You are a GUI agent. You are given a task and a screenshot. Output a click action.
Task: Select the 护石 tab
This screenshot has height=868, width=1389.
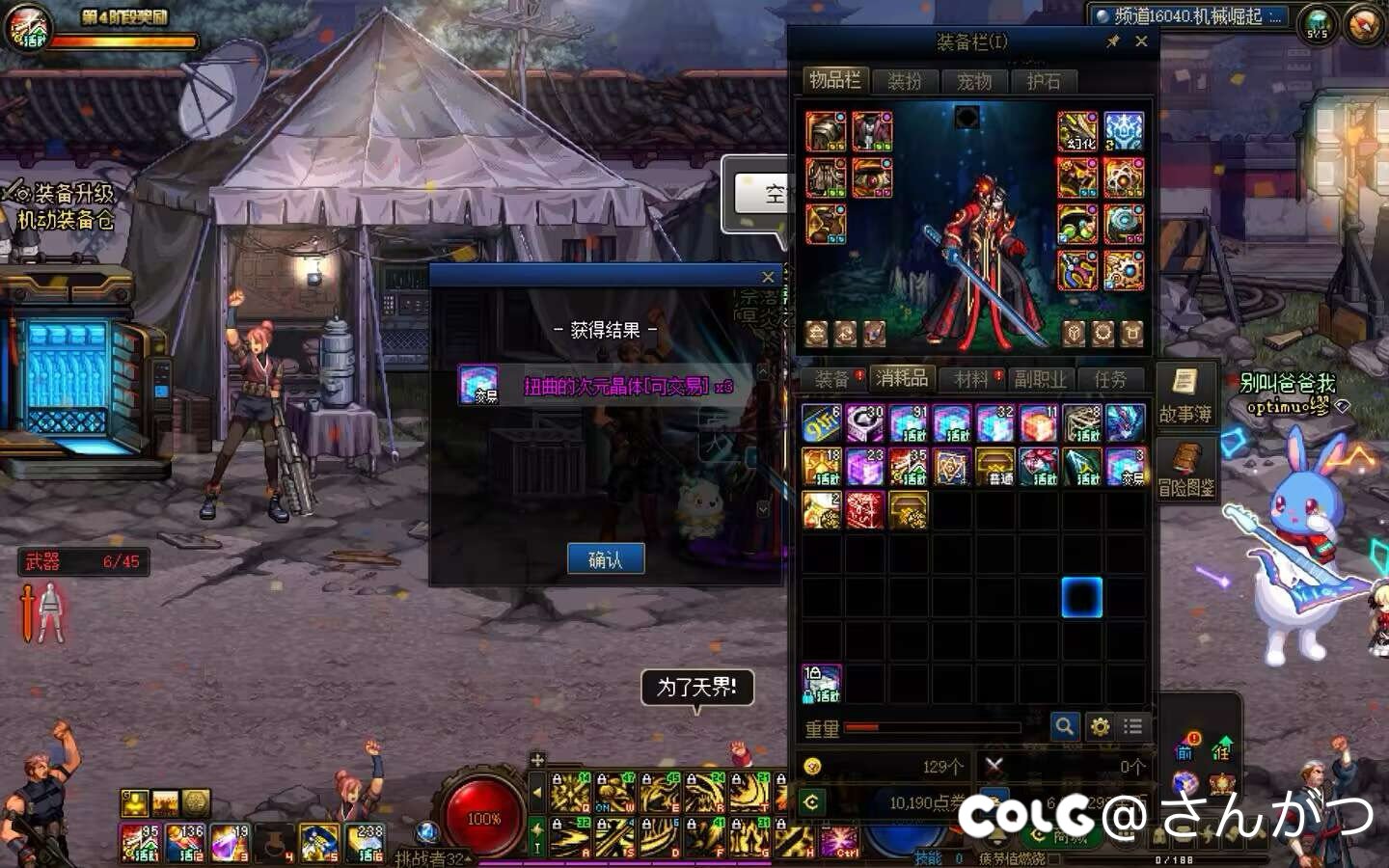coord(1043,81)
